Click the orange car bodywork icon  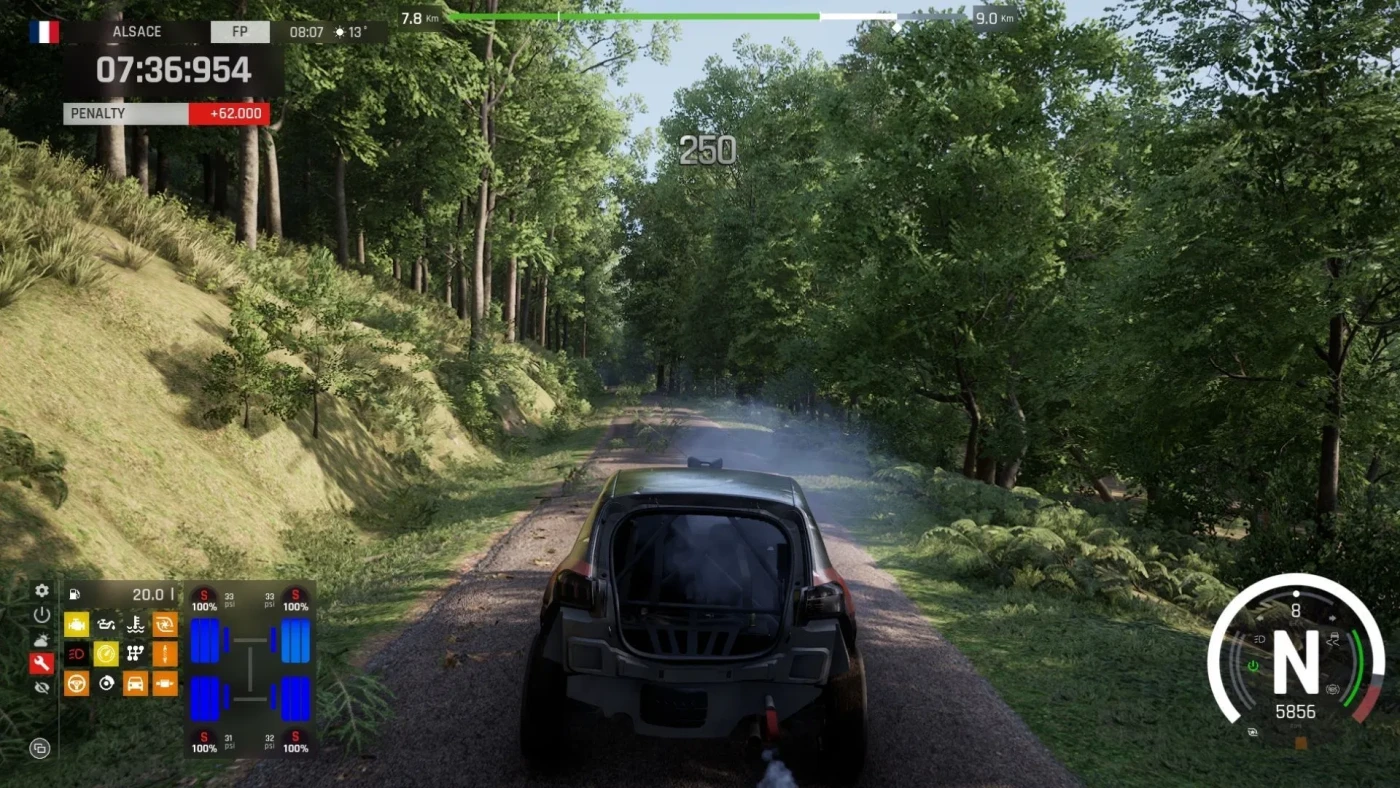point(136,683)
